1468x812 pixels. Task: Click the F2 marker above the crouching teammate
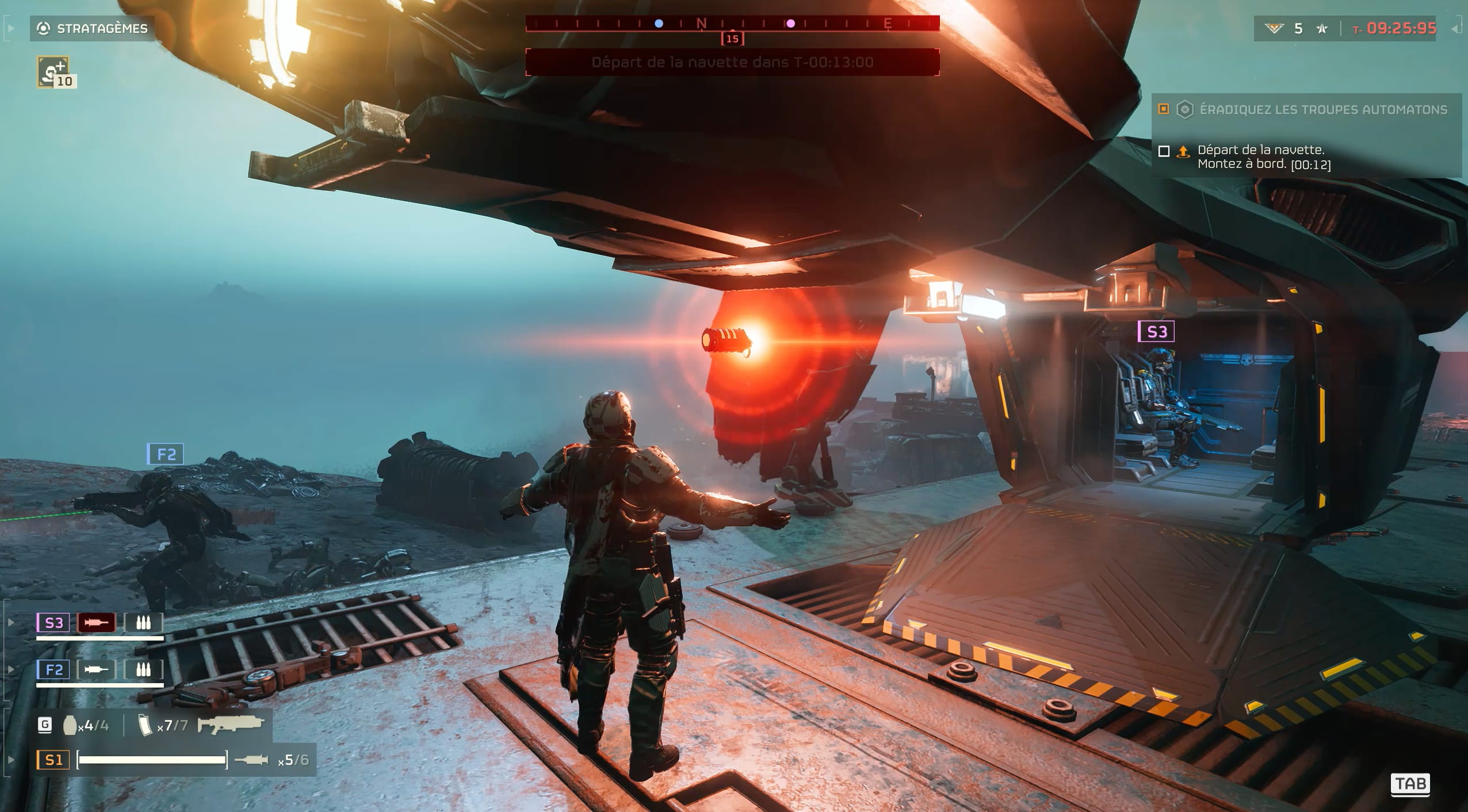click(166, 454)
